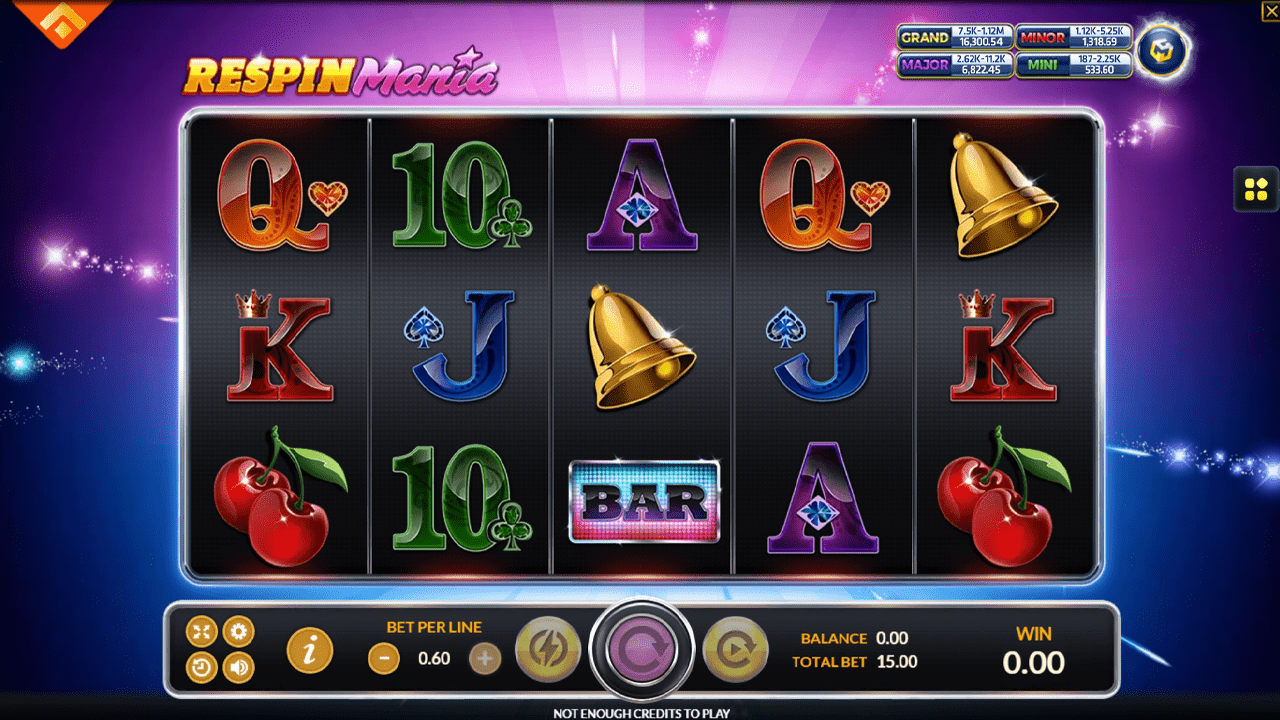Viewport: 1280px width, 720px height.
Task: Toggle autoplay with the circular play icon
Action: tap(736, 648)
